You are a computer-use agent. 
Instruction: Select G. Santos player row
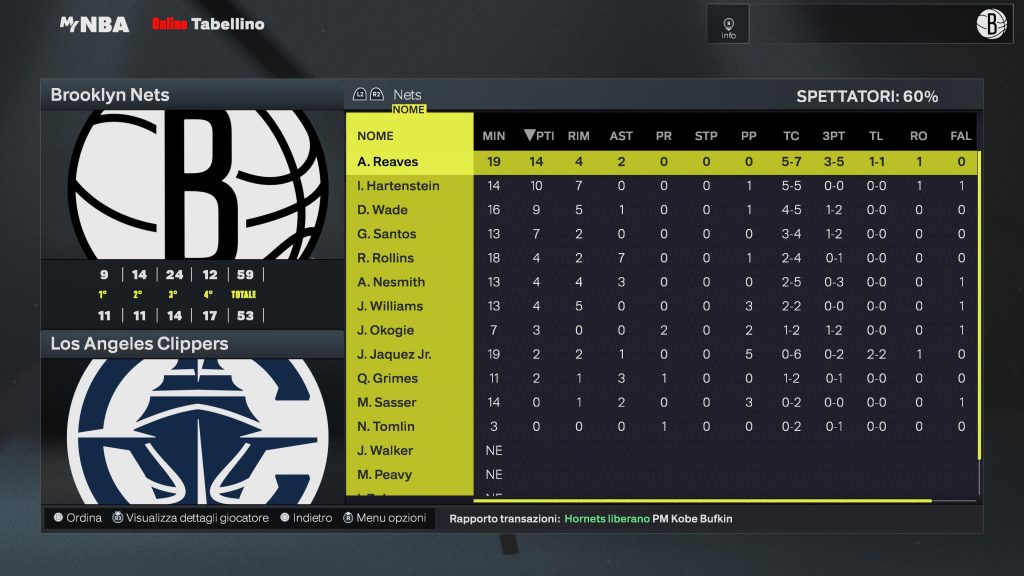click(x=387, y=234)
